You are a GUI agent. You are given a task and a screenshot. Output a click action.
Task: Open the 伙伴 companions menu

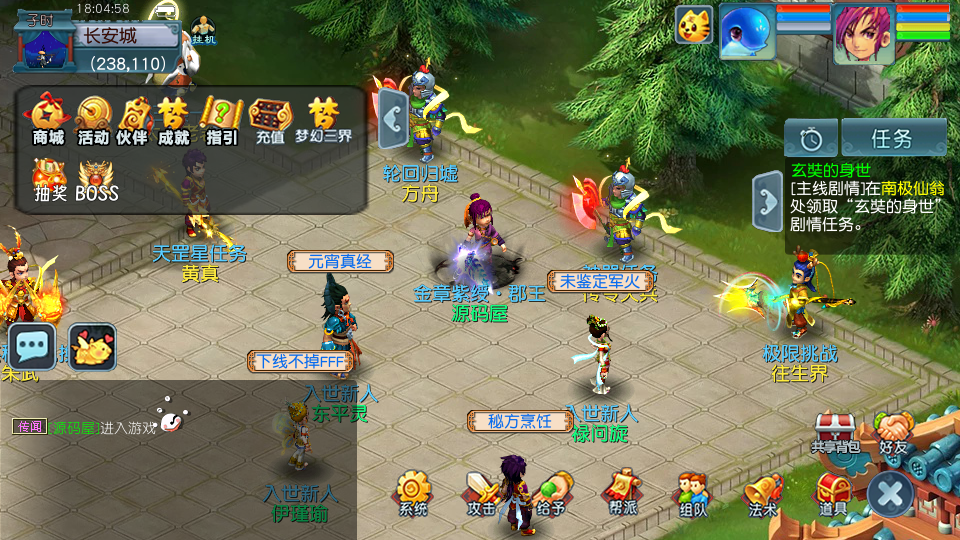132,119
